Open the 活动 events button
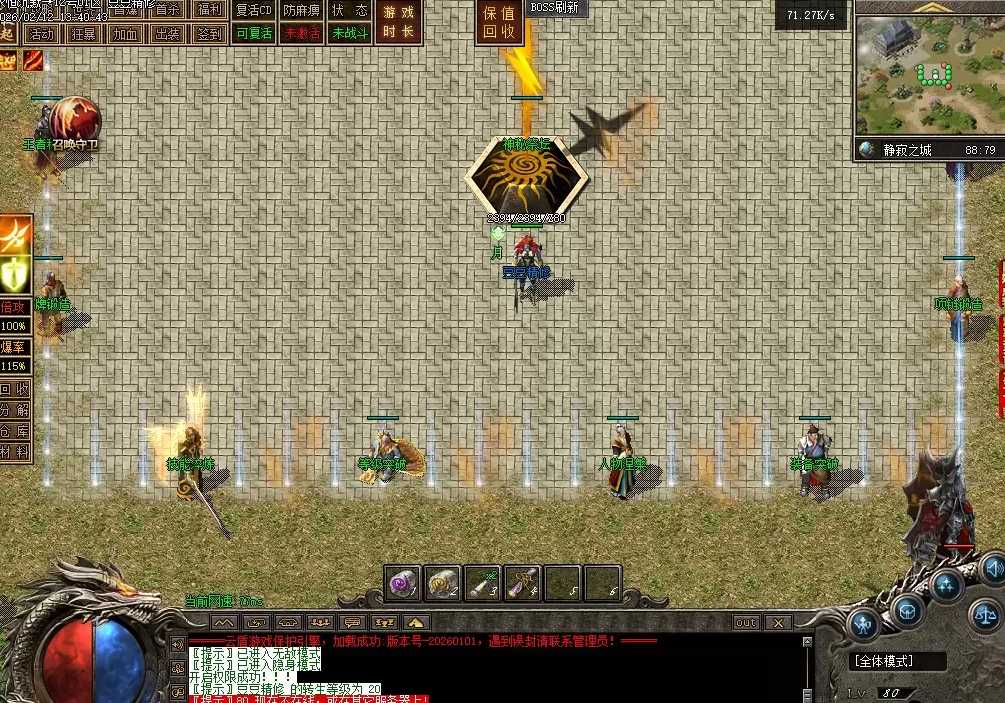The width and height of the screenshot is (1005, 703). (x=41, y=33)
